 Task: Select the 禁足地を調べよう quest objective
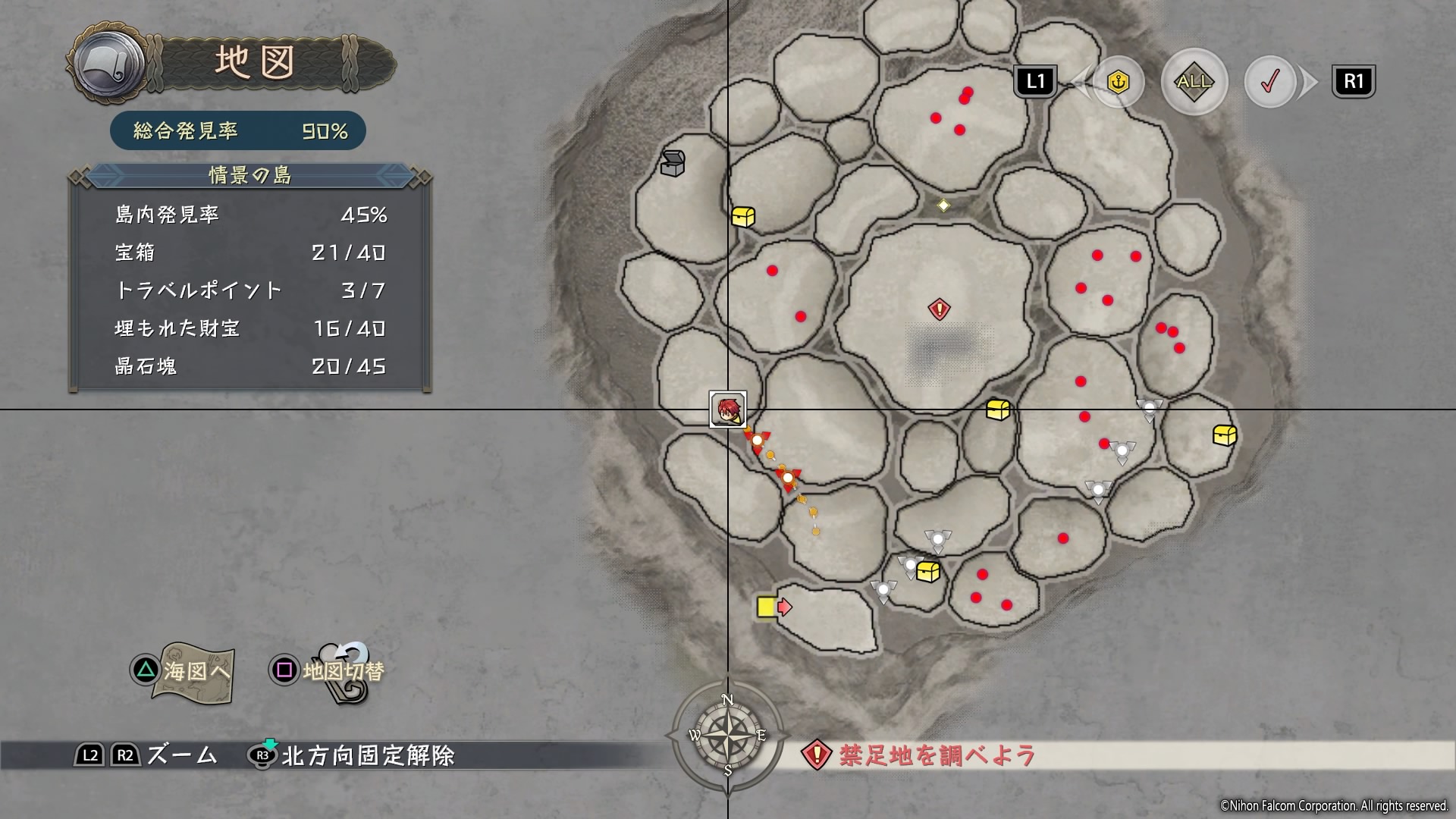point(937,755)
